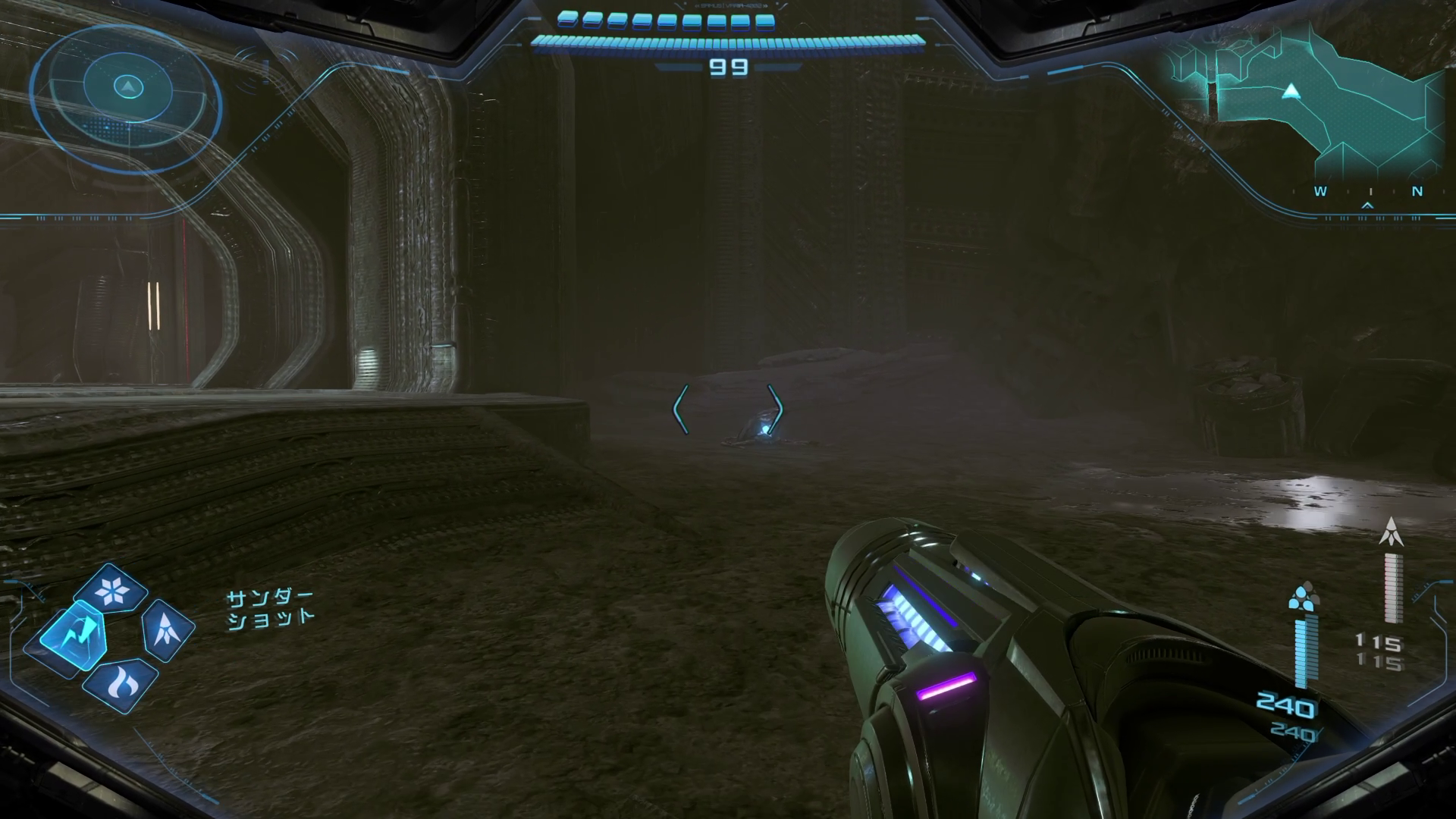The height and width of the screenshot is (819, 1456).
Task: Activate the flame fire shot icon
Action: [x=121, y=683]
